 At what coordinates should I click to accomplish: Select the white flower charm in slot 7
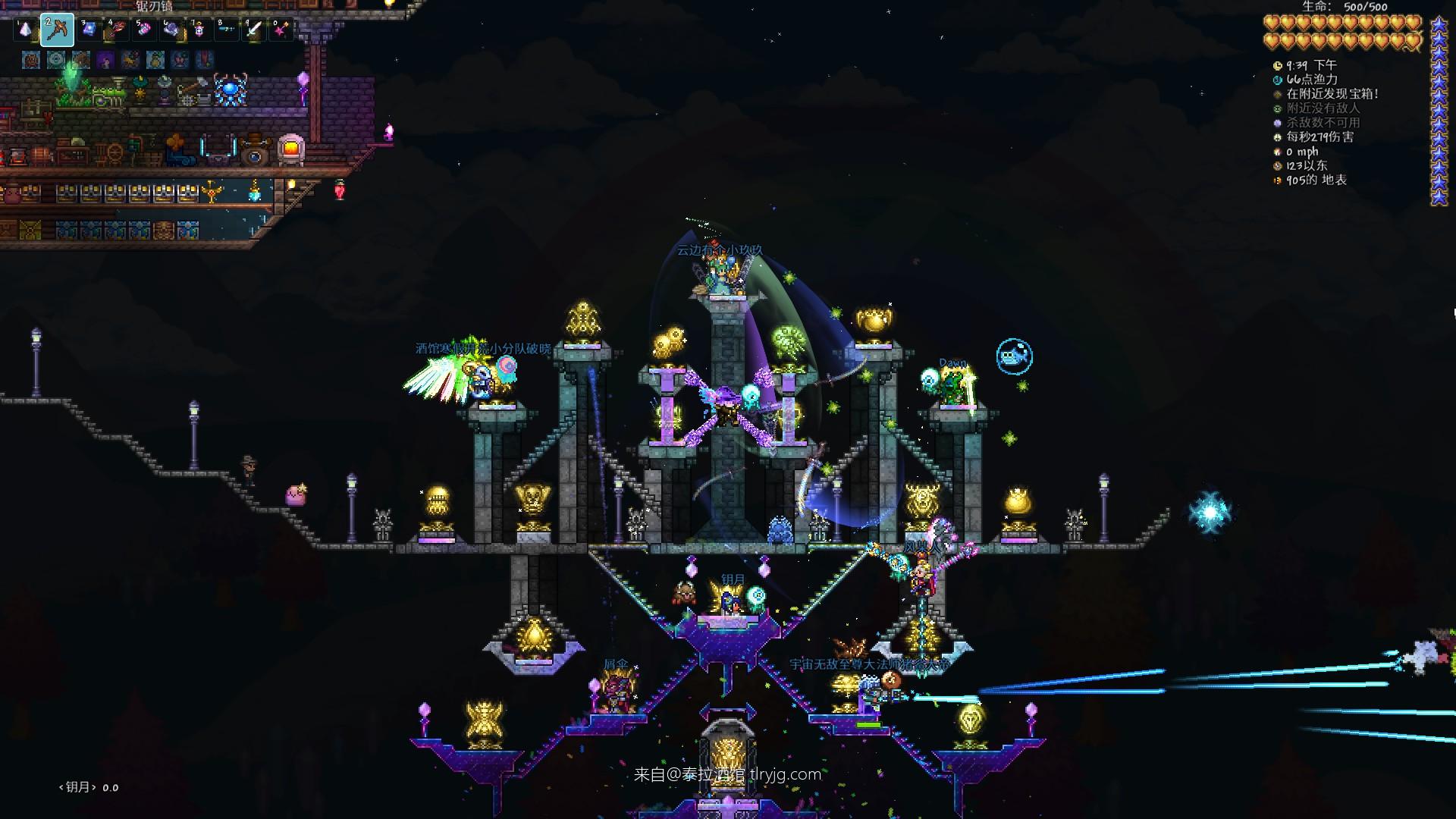point(199,30)
